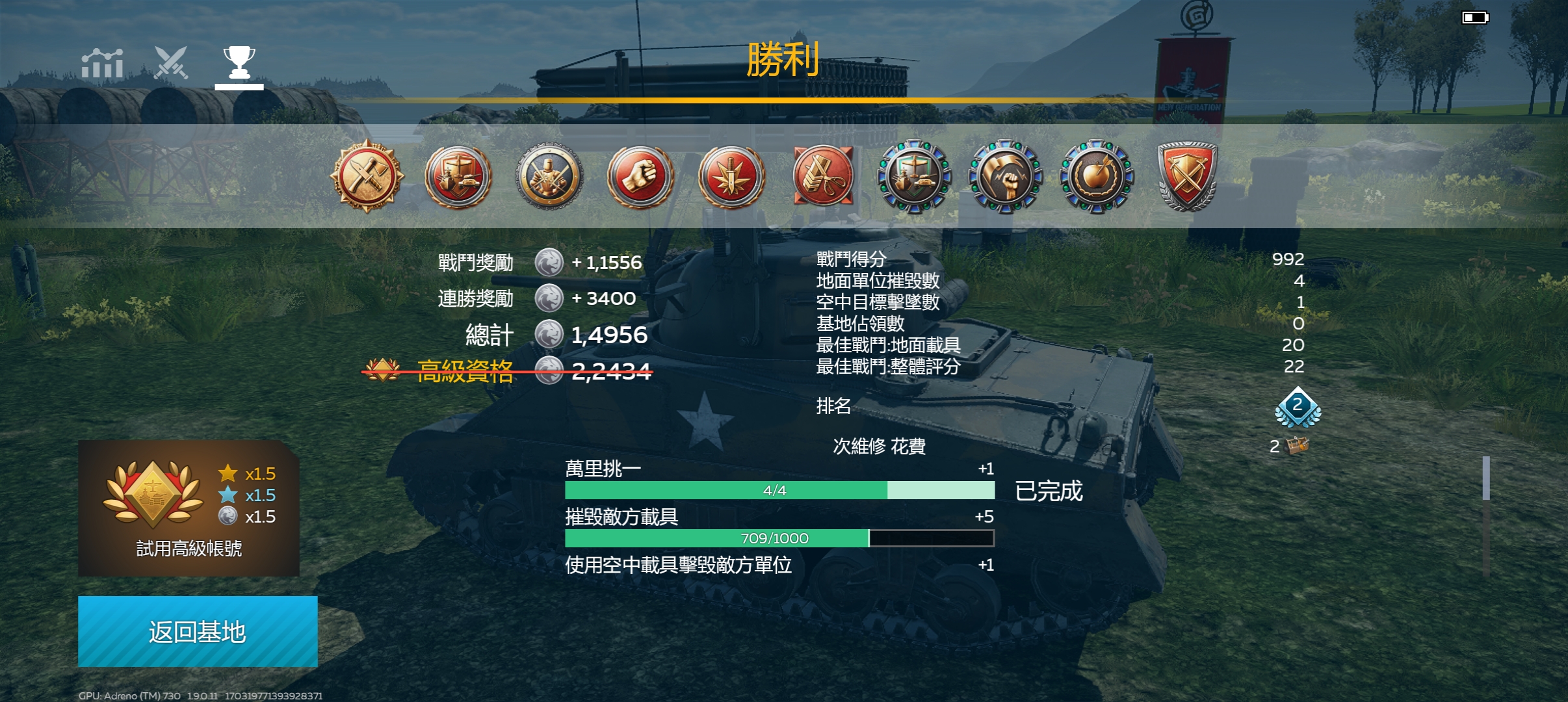Select the trophy rewards tab
1568x702 pixels.
(x=239, y=64)
